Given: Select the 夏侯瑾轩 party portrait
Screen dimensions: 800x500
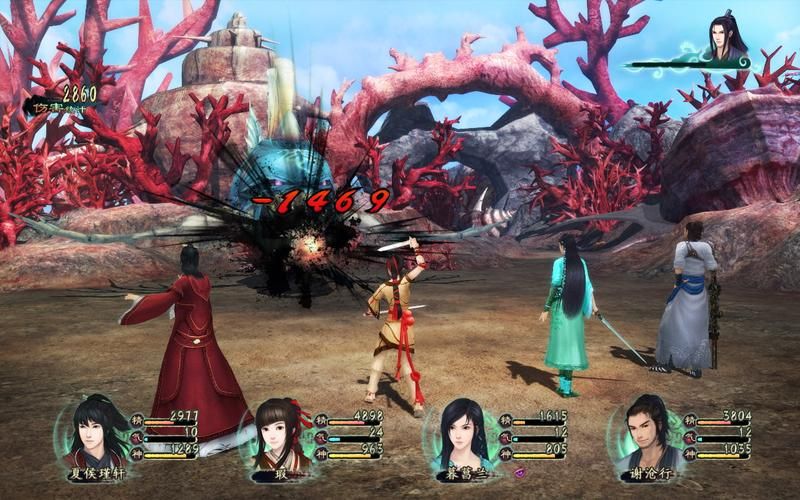Looking at the screenshot, I should pos(98,430).
